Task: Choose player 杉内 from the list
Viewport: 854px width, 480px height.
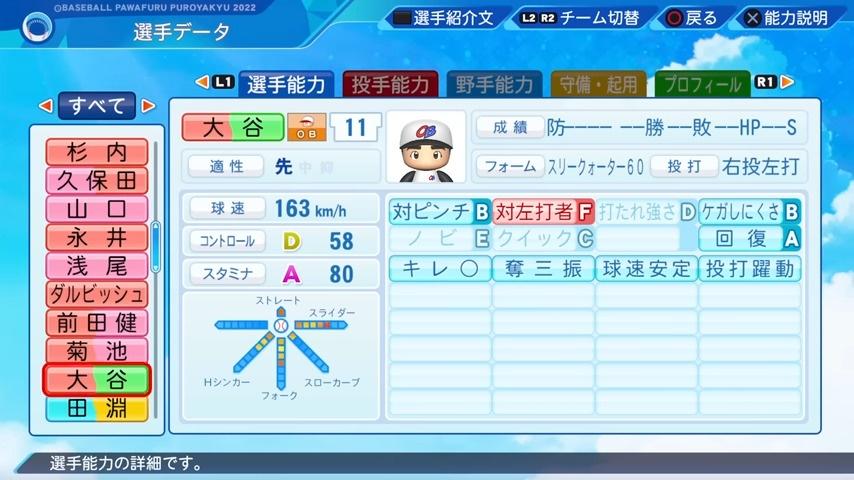Action: pos(97,152)
